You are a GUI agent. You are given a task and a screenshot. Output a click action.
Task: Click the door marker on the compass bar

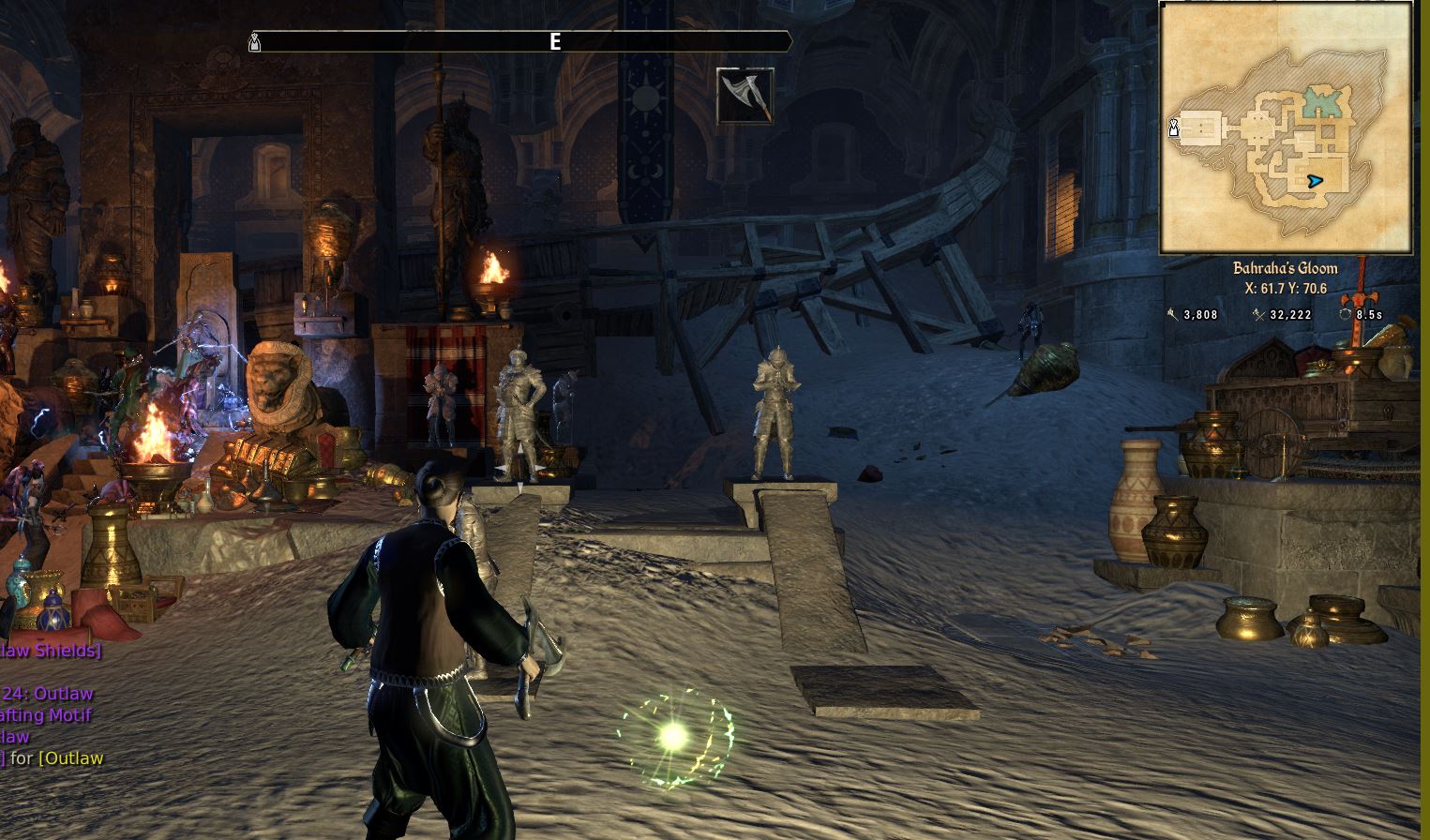[254, 42]
